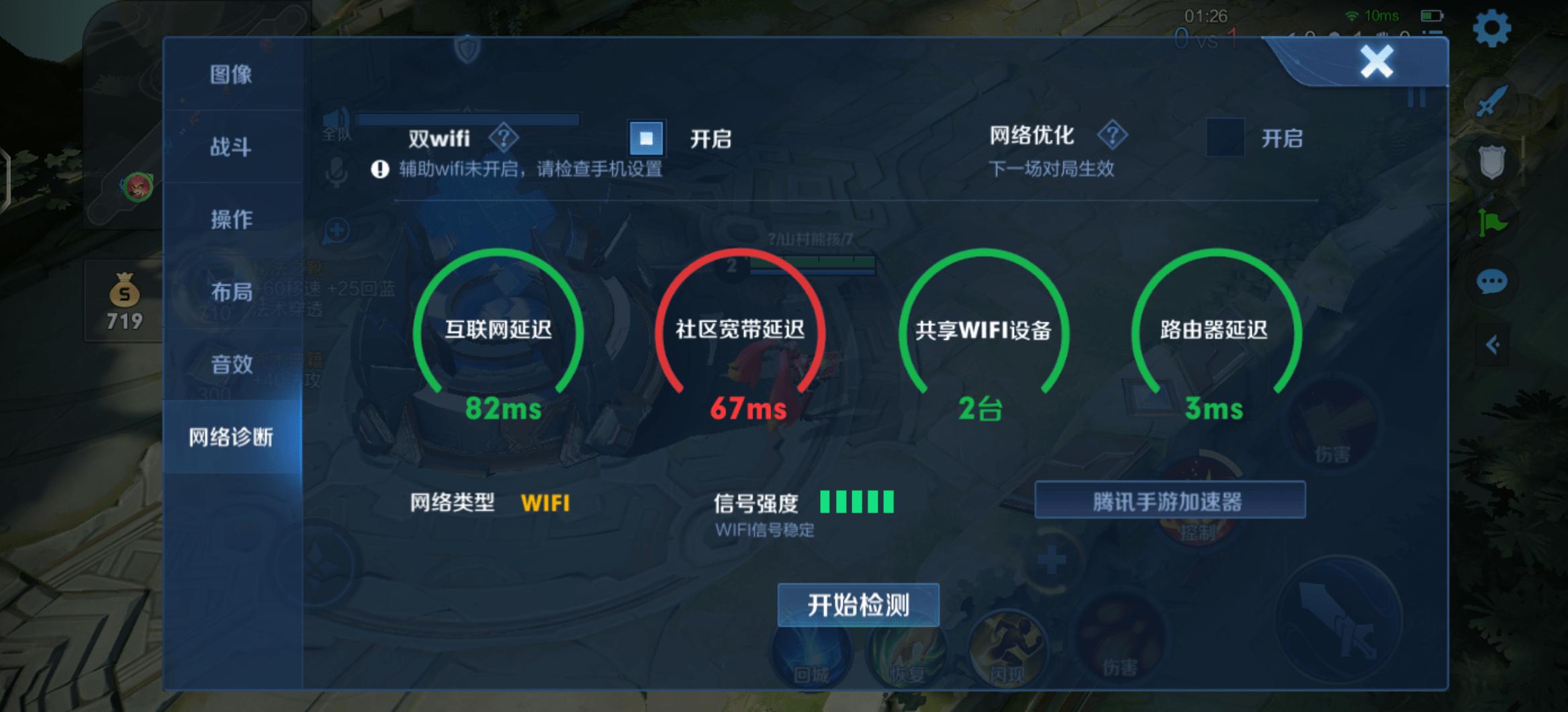
Task: Click the 信号强度 signal strength bars
Action: point(857,501)
